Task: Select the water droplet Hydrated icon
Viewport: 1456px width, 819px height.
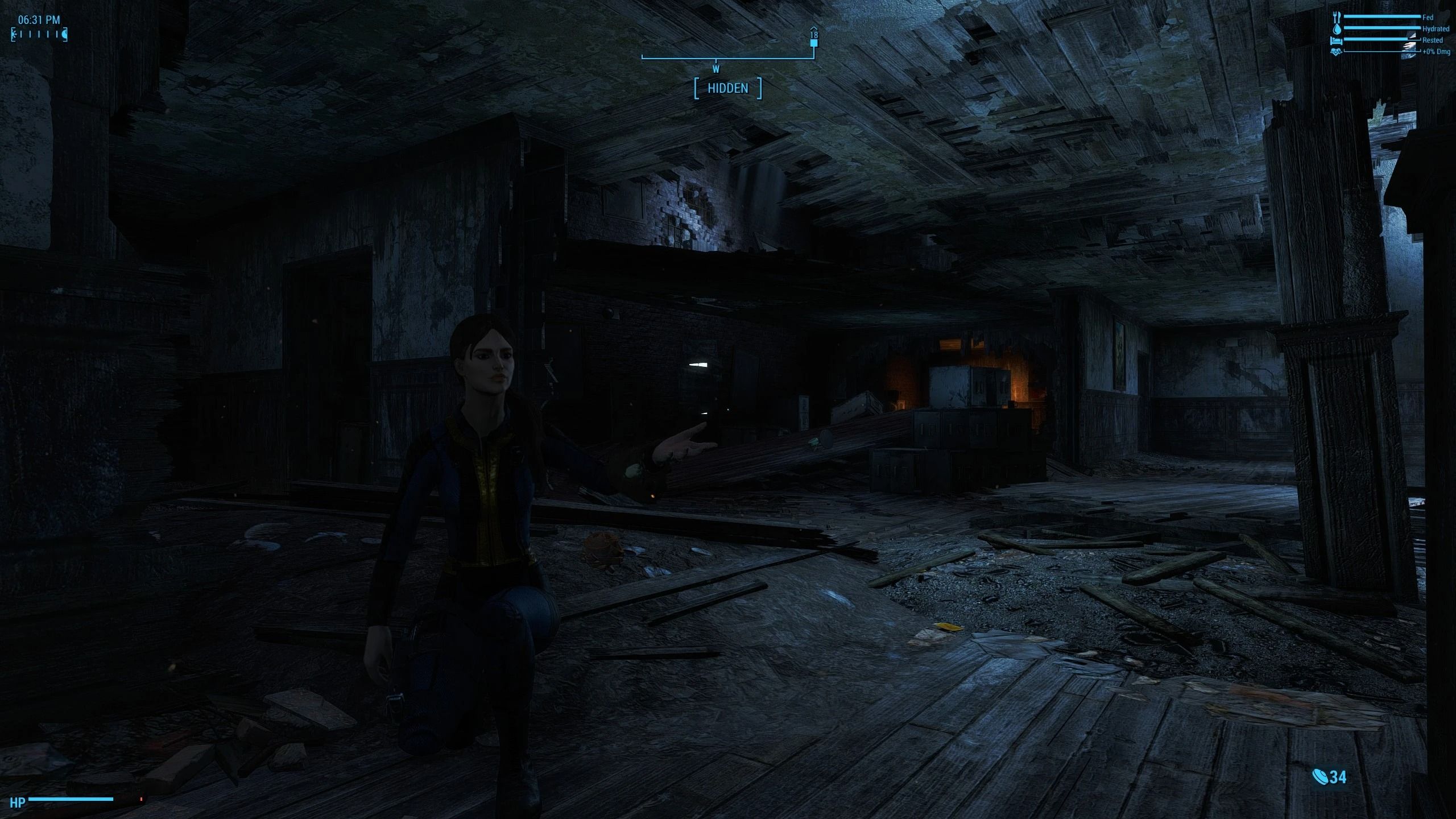Action: click(x=1336, y=29)
